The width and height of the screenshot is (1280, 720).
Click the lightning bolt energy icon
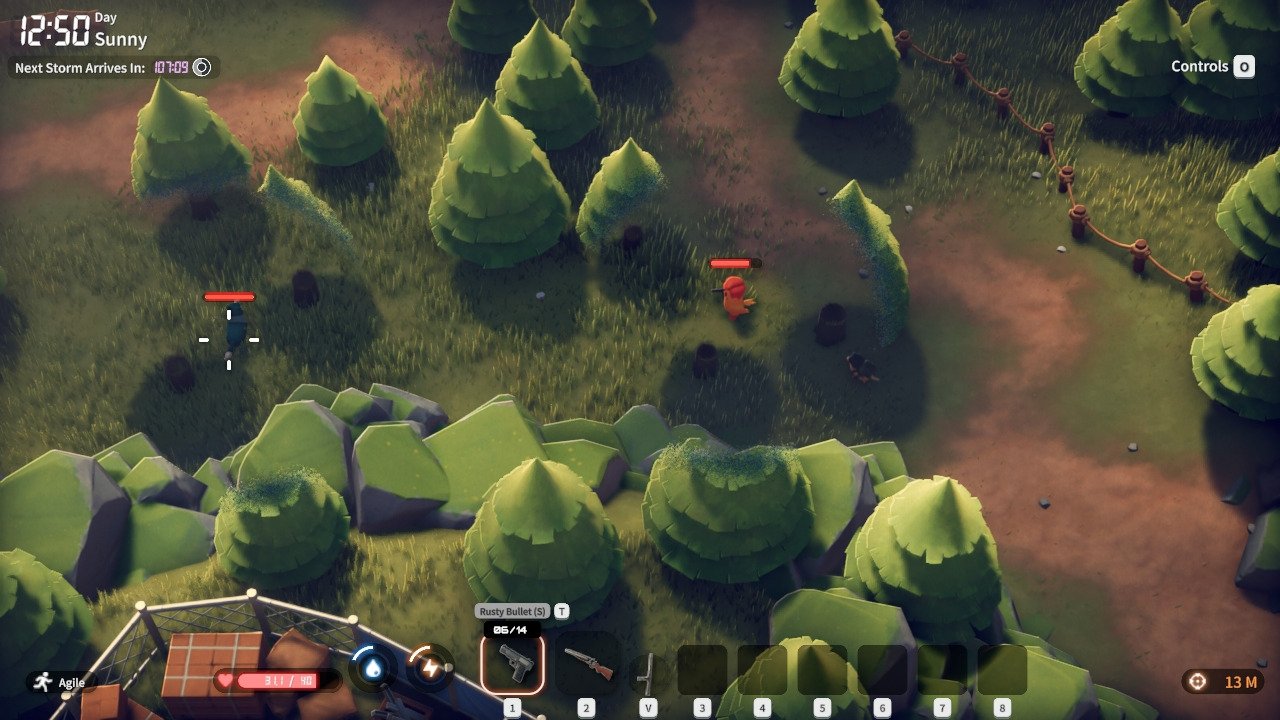tap(431, 669)
